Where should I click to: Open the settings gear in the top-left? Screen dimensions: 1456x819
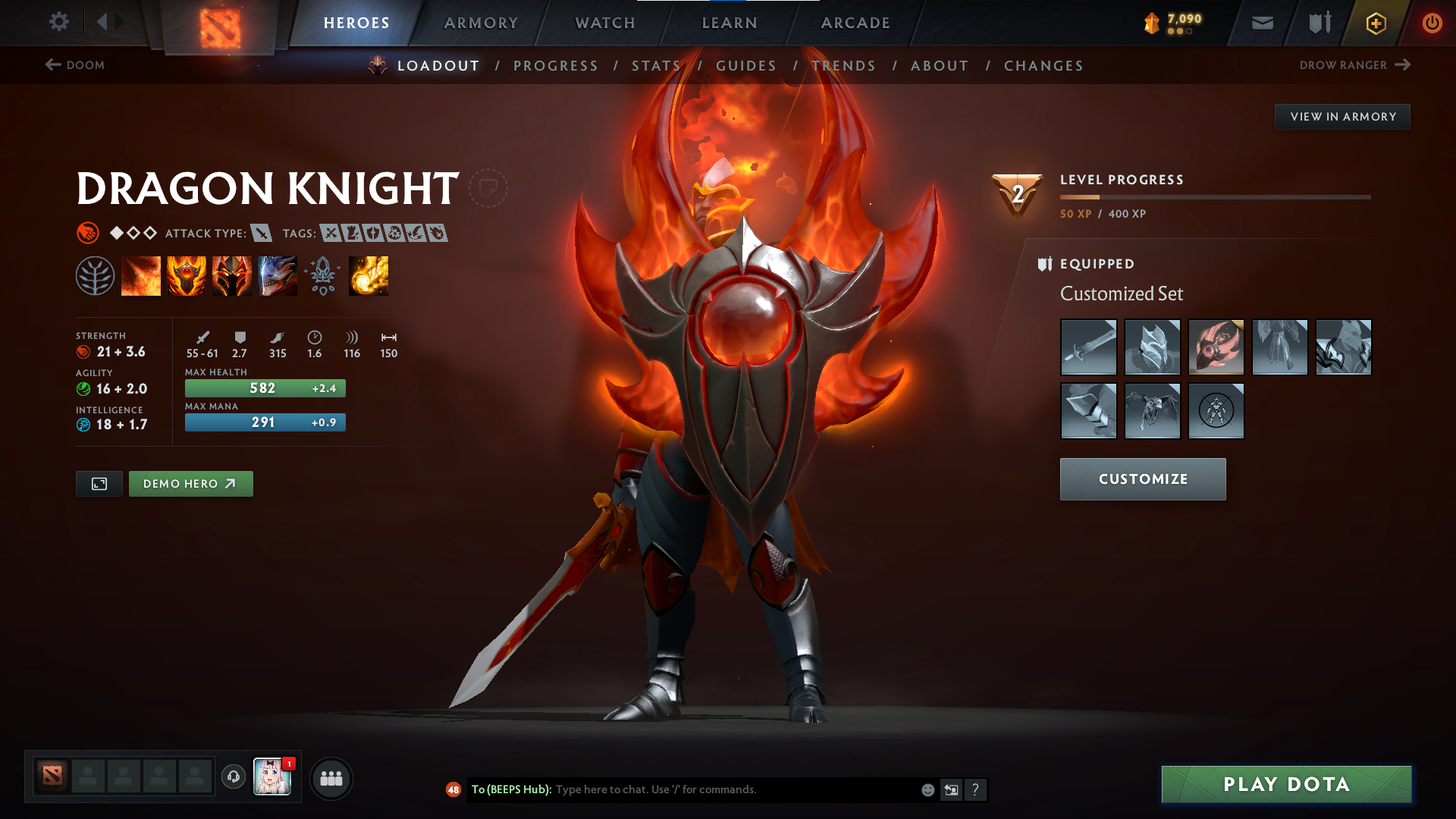[59, 22]
